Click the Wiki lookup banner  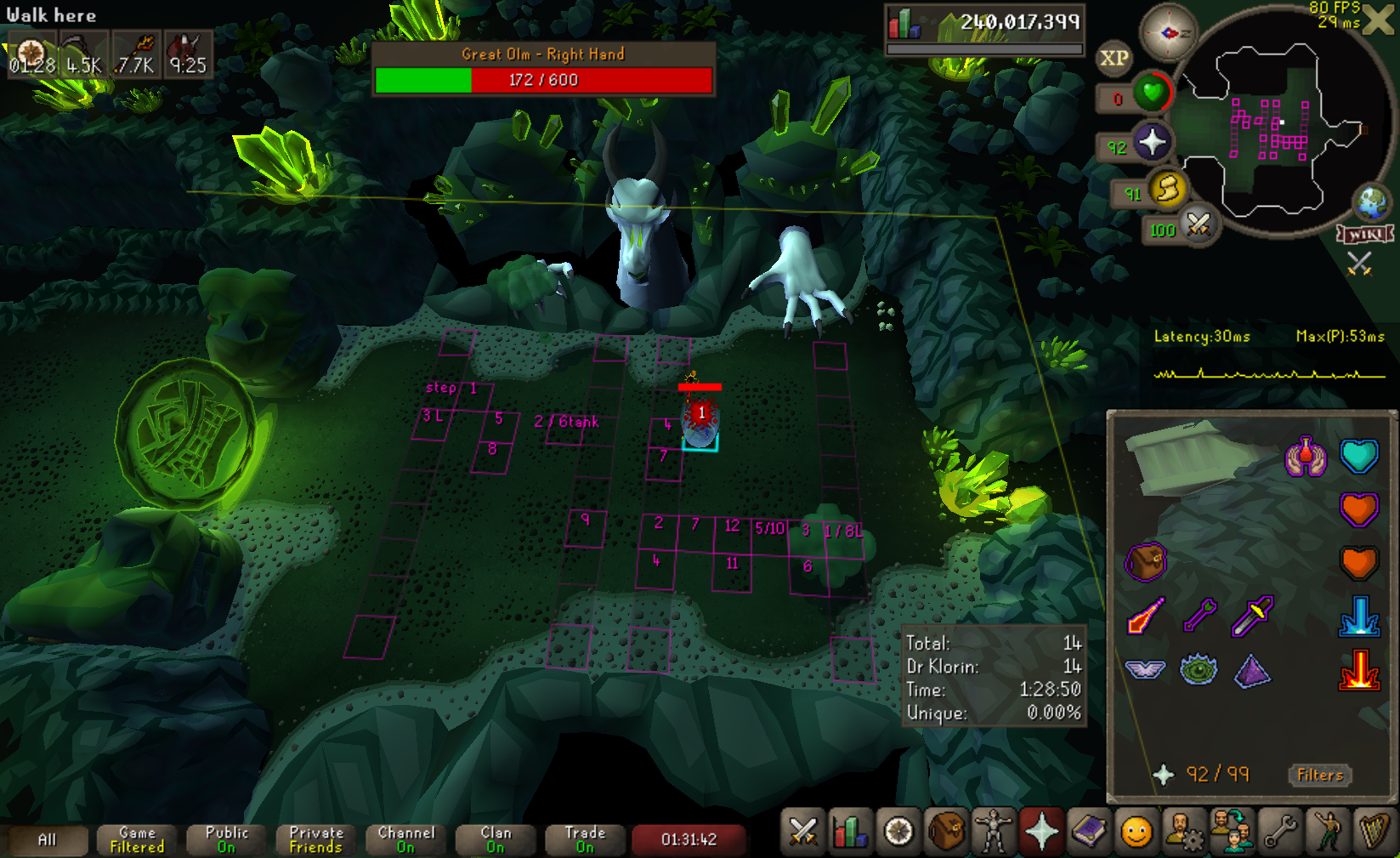click(1365, 234)
